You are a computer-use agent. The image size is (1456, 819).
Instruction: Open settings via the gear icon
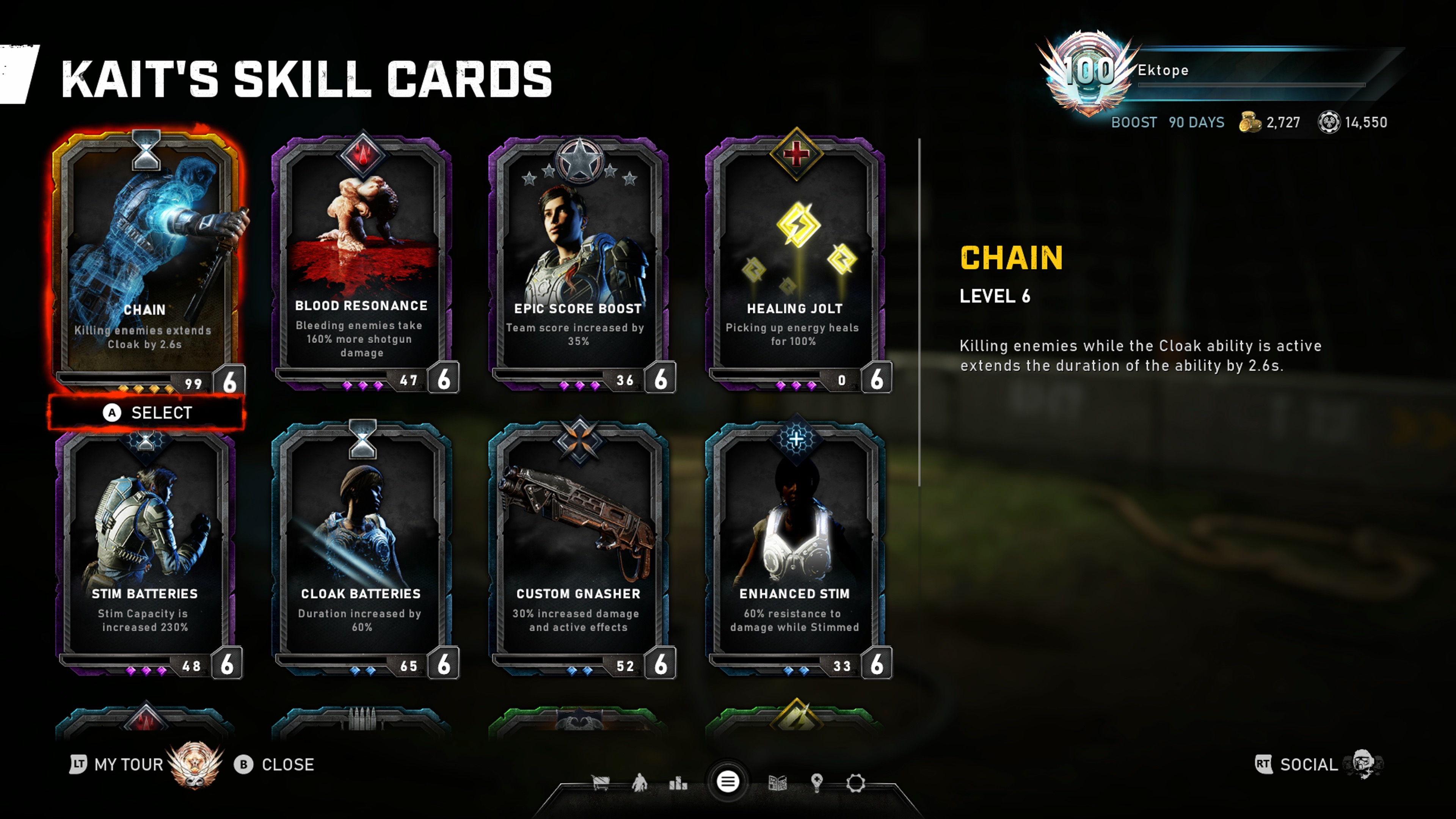coord(855,783)
